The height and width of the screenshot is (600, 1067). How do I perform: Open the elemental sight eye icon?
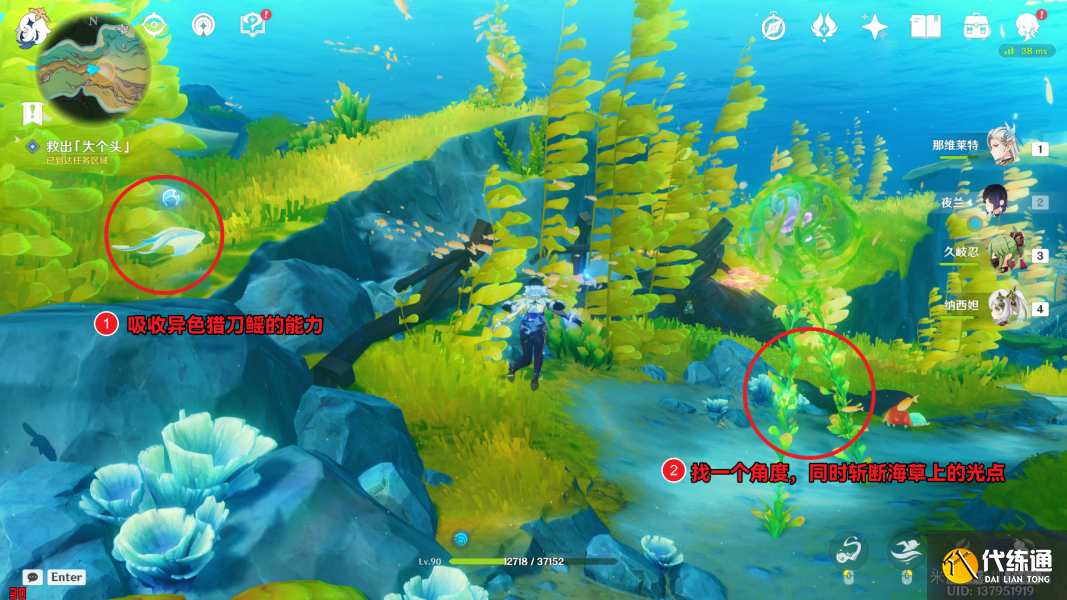[154, 26]
